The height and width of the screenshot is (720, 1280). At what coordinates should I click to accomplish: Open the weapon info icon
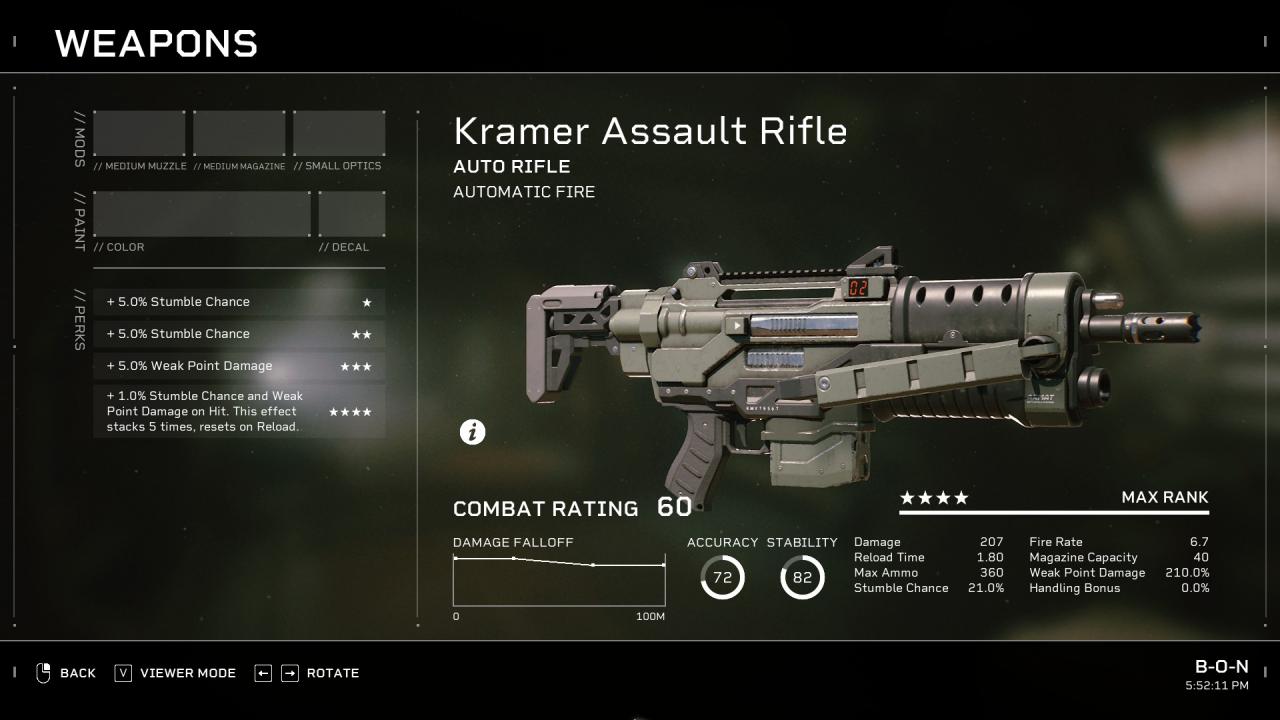(472, 432)
